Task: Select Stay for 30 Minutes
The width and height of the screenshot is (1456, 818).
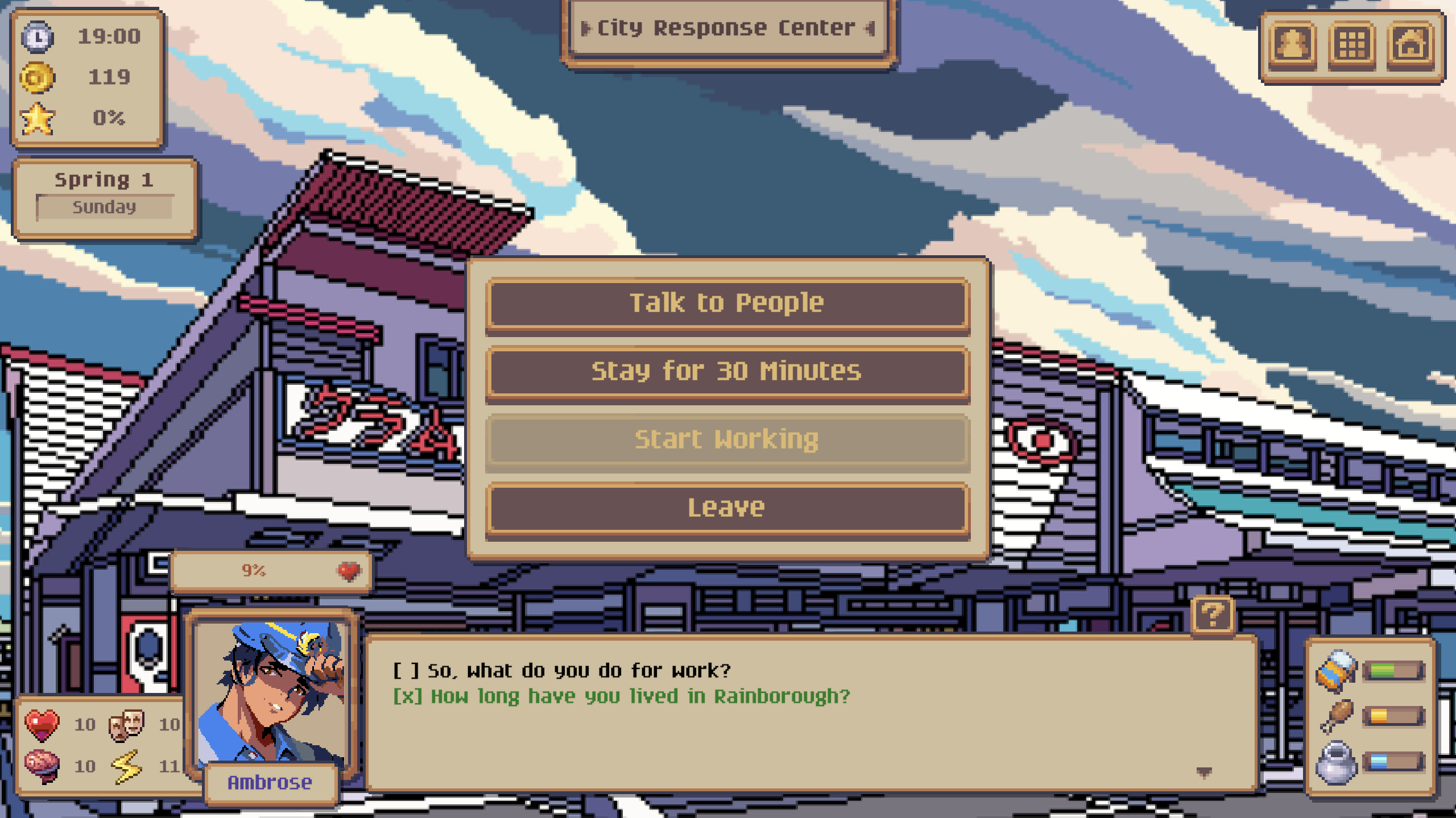Action: 727,372
